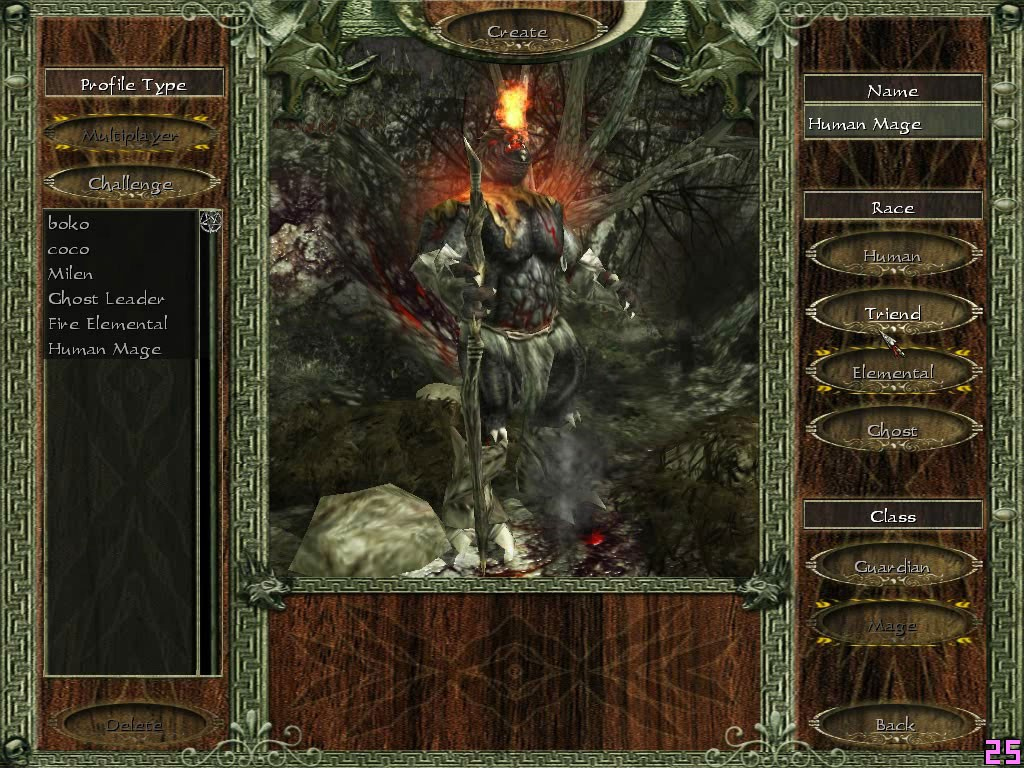1024x768 pixels.
Task: Choose the Challenge profile type
Action: click(x=131, y=184)
